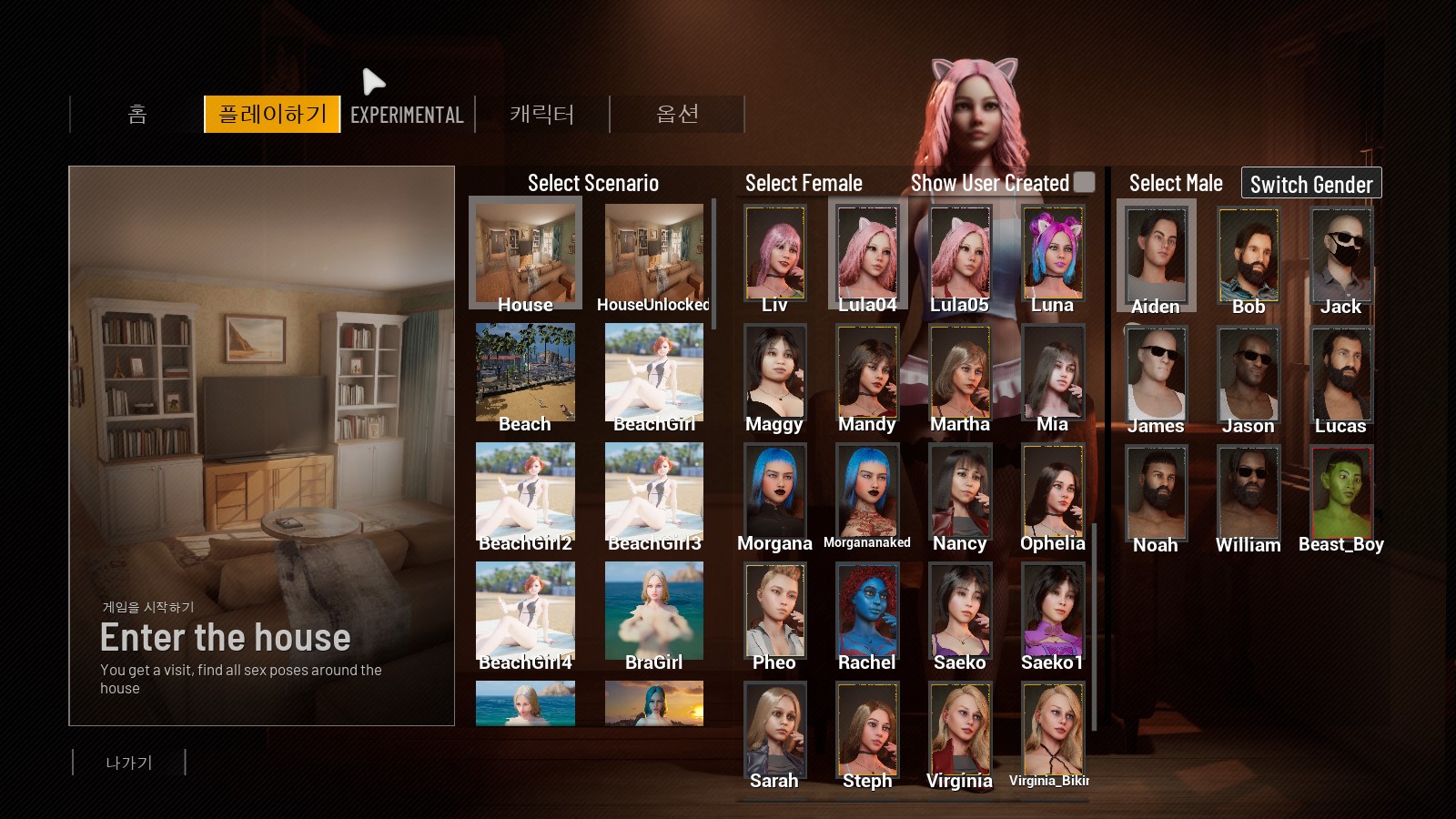Click the 나가기 exit button

click(x=129, y=763)
